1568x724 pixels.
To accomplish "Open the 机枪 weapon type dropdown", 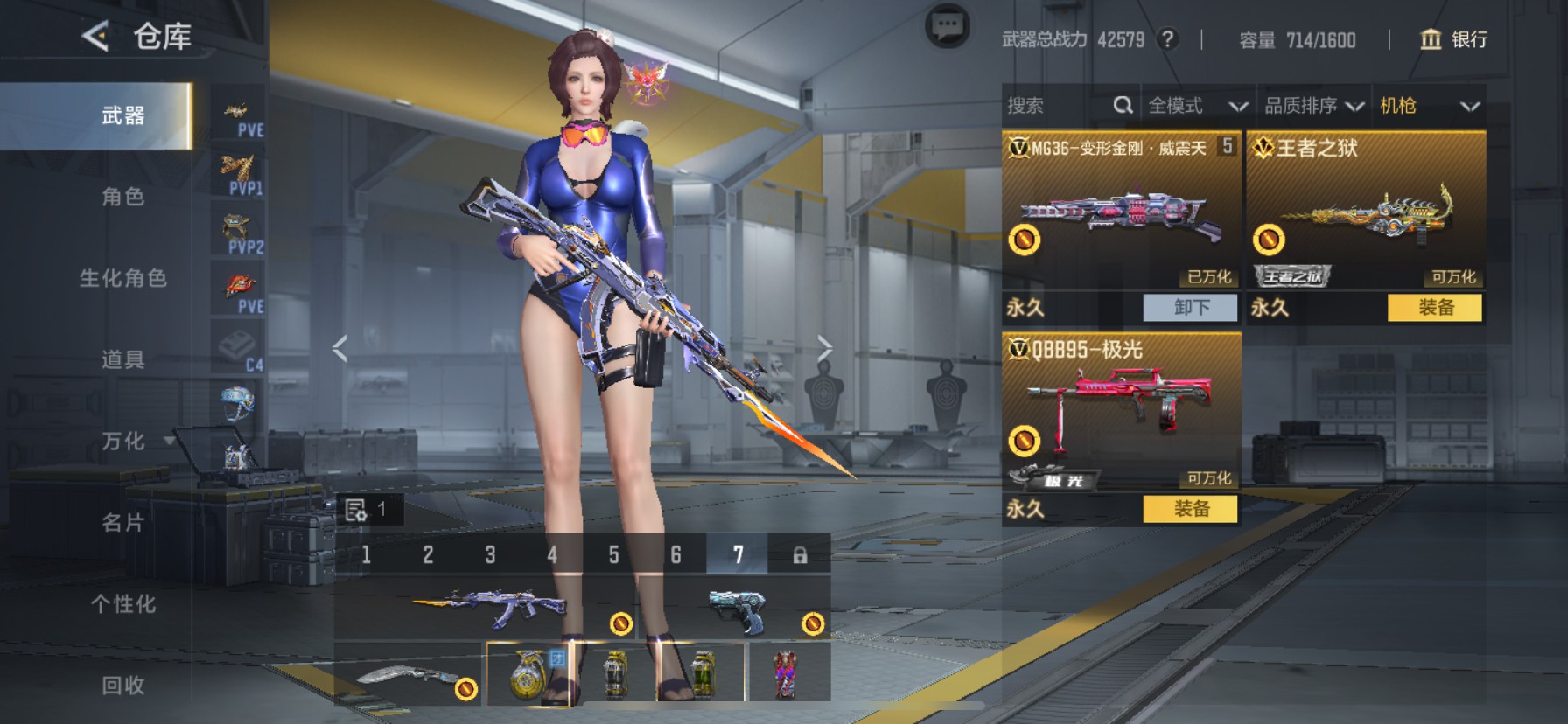I will point(1429,106).
